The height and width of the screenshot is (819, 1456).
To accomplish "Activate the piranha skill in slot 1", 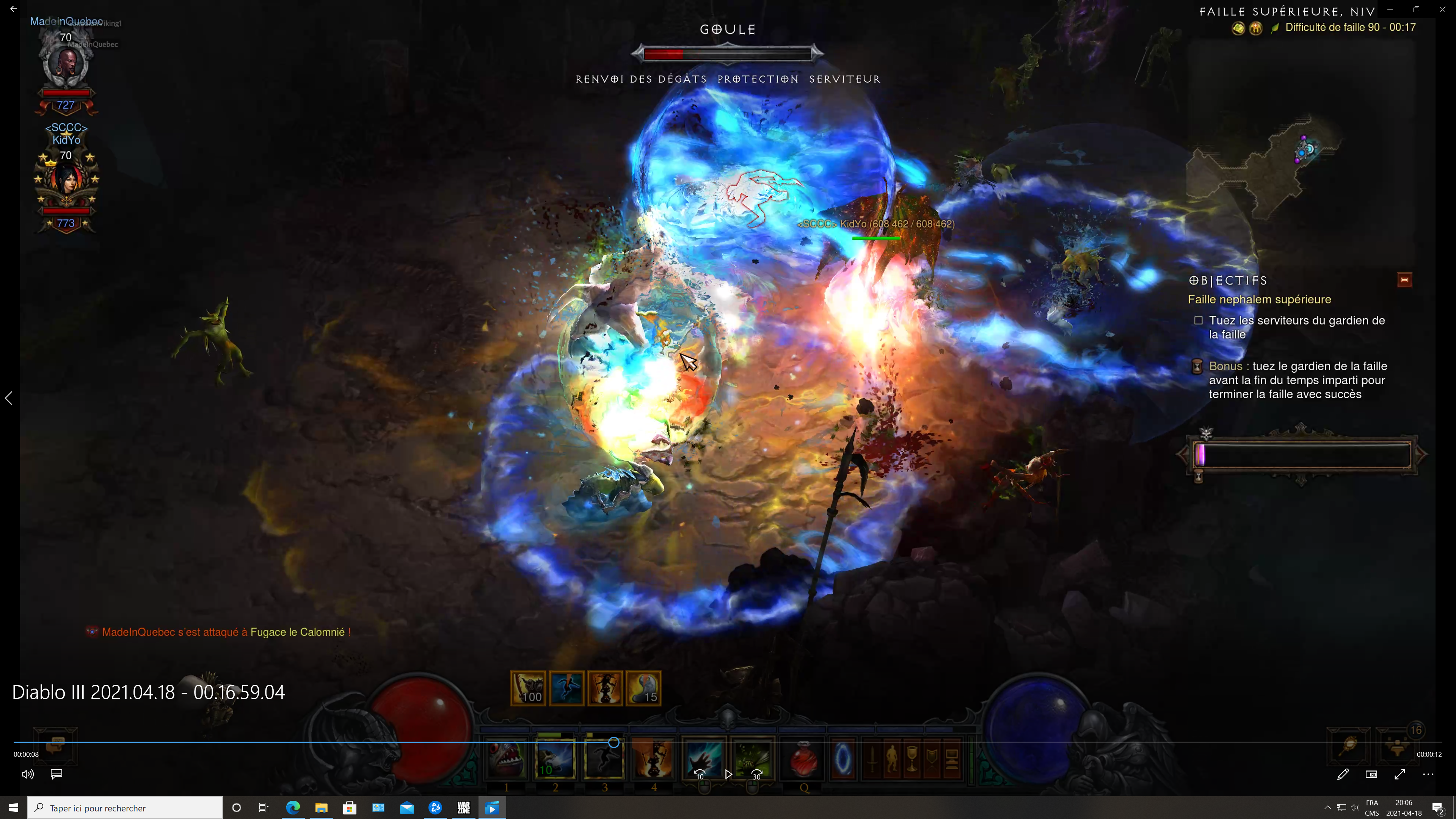I will pos(506,758).
